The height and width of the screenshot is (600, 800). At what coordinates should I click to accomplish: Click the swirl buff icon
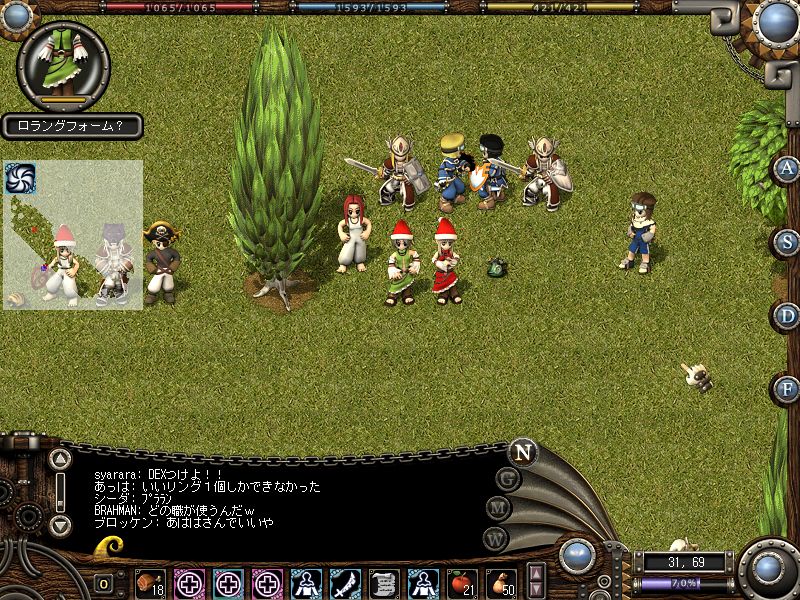click(20, 178)
